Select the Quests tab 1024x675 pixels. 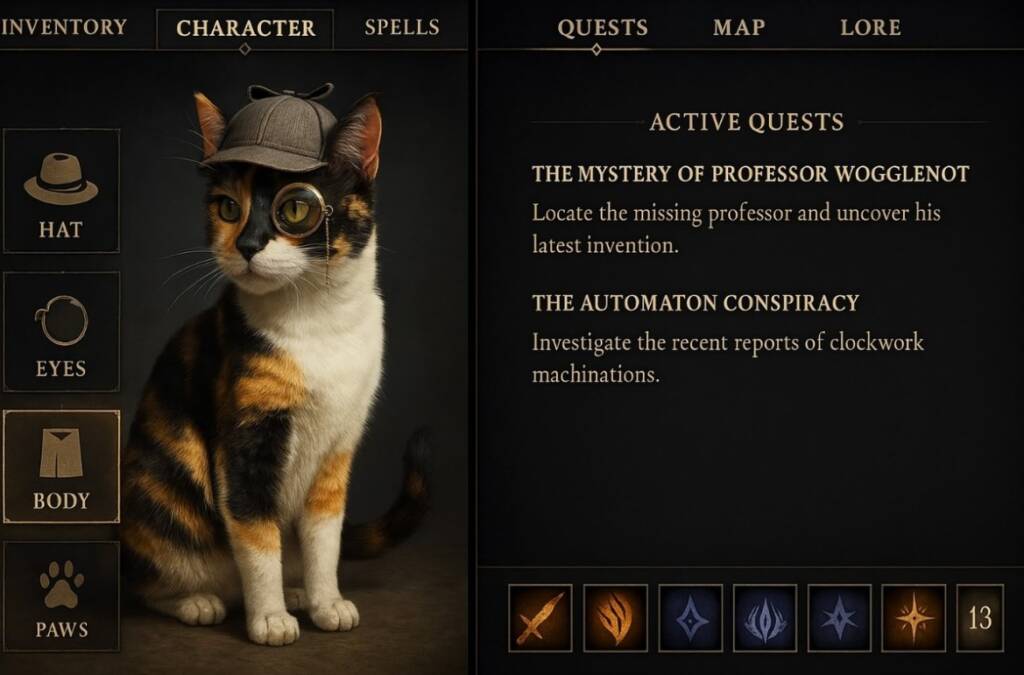pos(602,28)
